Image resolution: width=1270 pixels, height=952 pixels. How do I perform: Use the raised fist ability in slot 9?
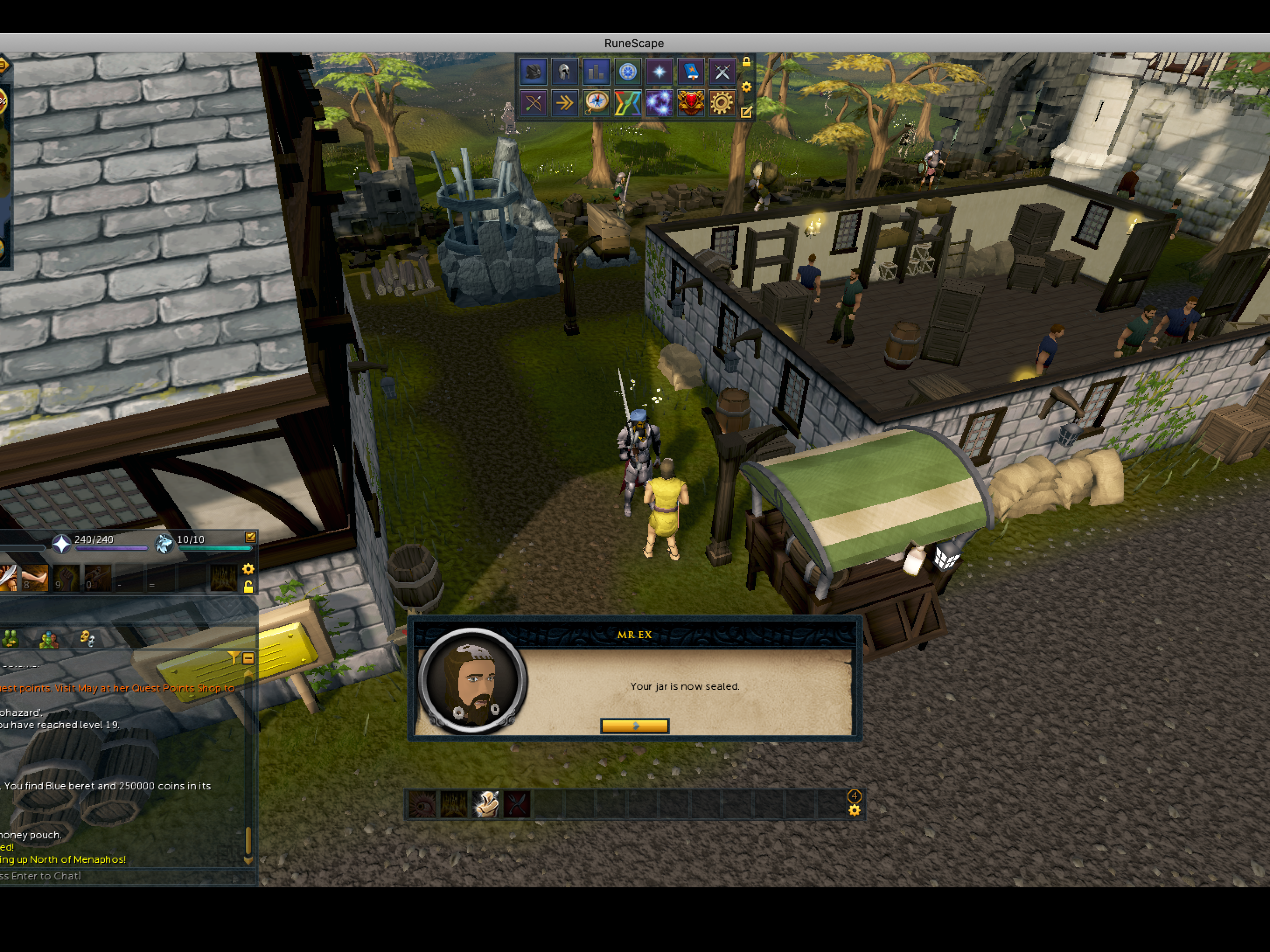point(66,577)
